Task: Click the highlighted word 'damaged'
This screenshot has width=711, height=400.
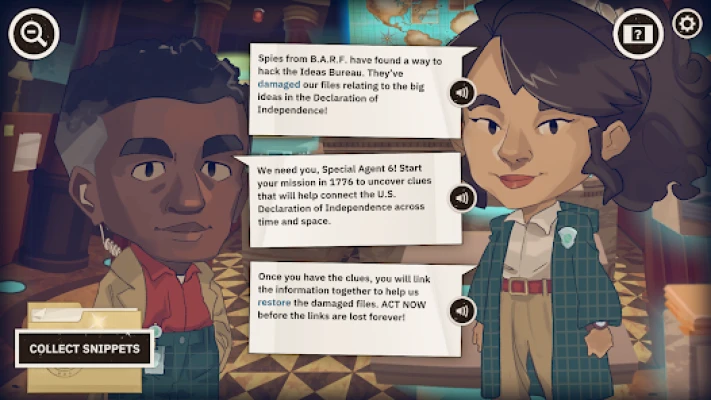Action: (279, 87)
